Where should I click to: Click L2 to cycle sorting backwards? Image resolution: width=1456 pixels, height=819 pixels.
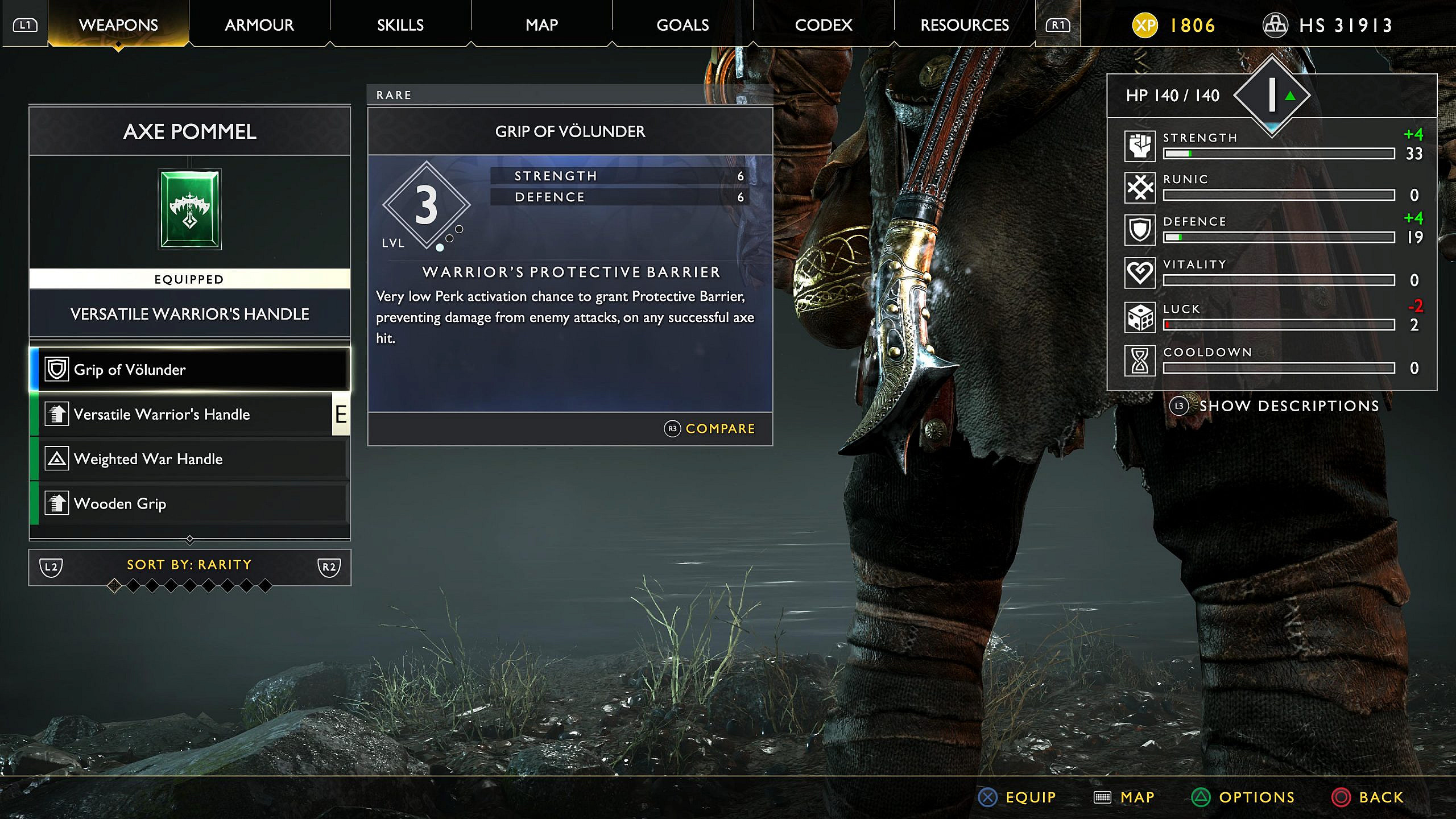coord(52,566)
